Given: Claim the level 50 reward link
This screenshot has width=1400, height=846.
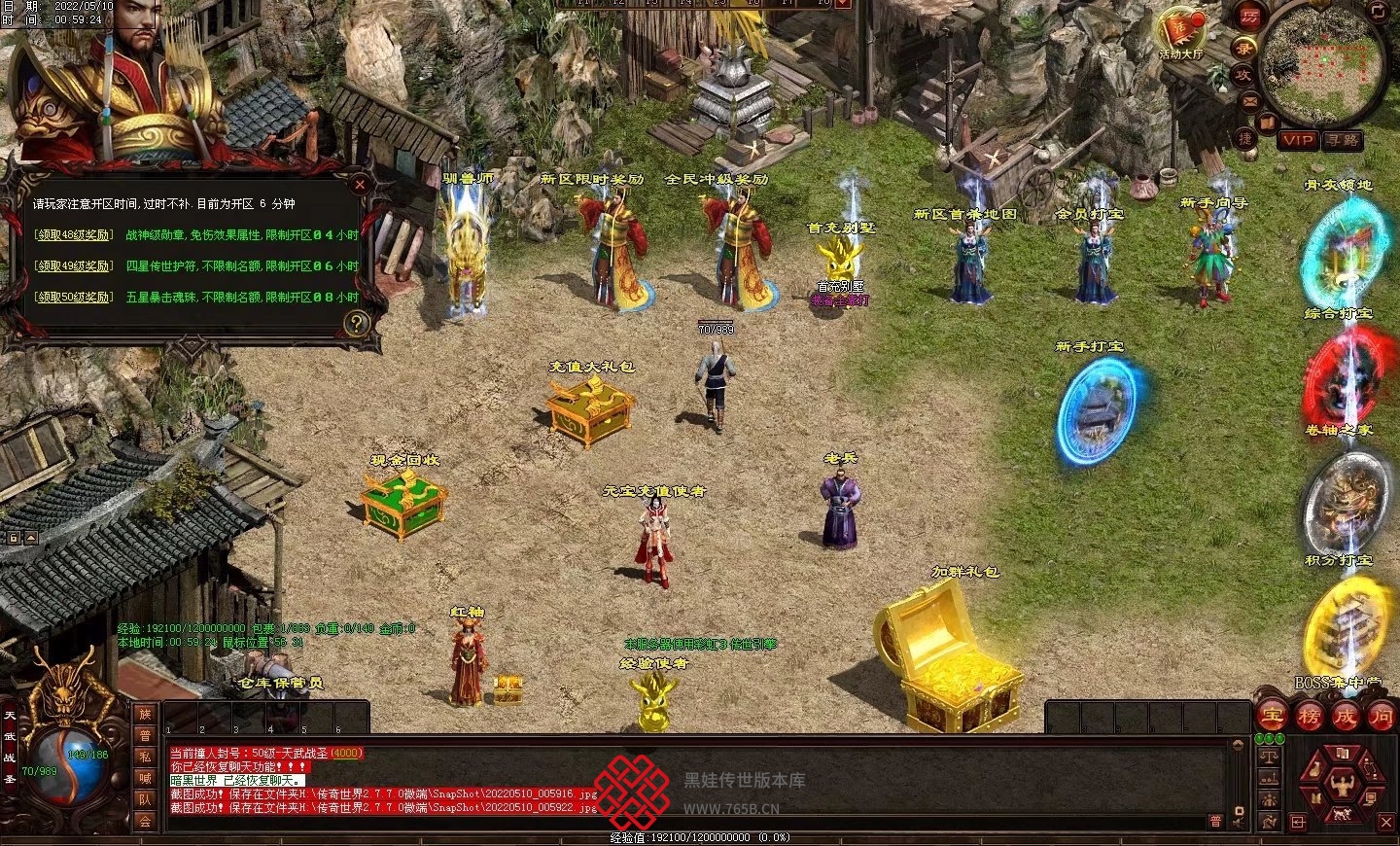Looking at the screenshot, I should [x=74, y=297].
